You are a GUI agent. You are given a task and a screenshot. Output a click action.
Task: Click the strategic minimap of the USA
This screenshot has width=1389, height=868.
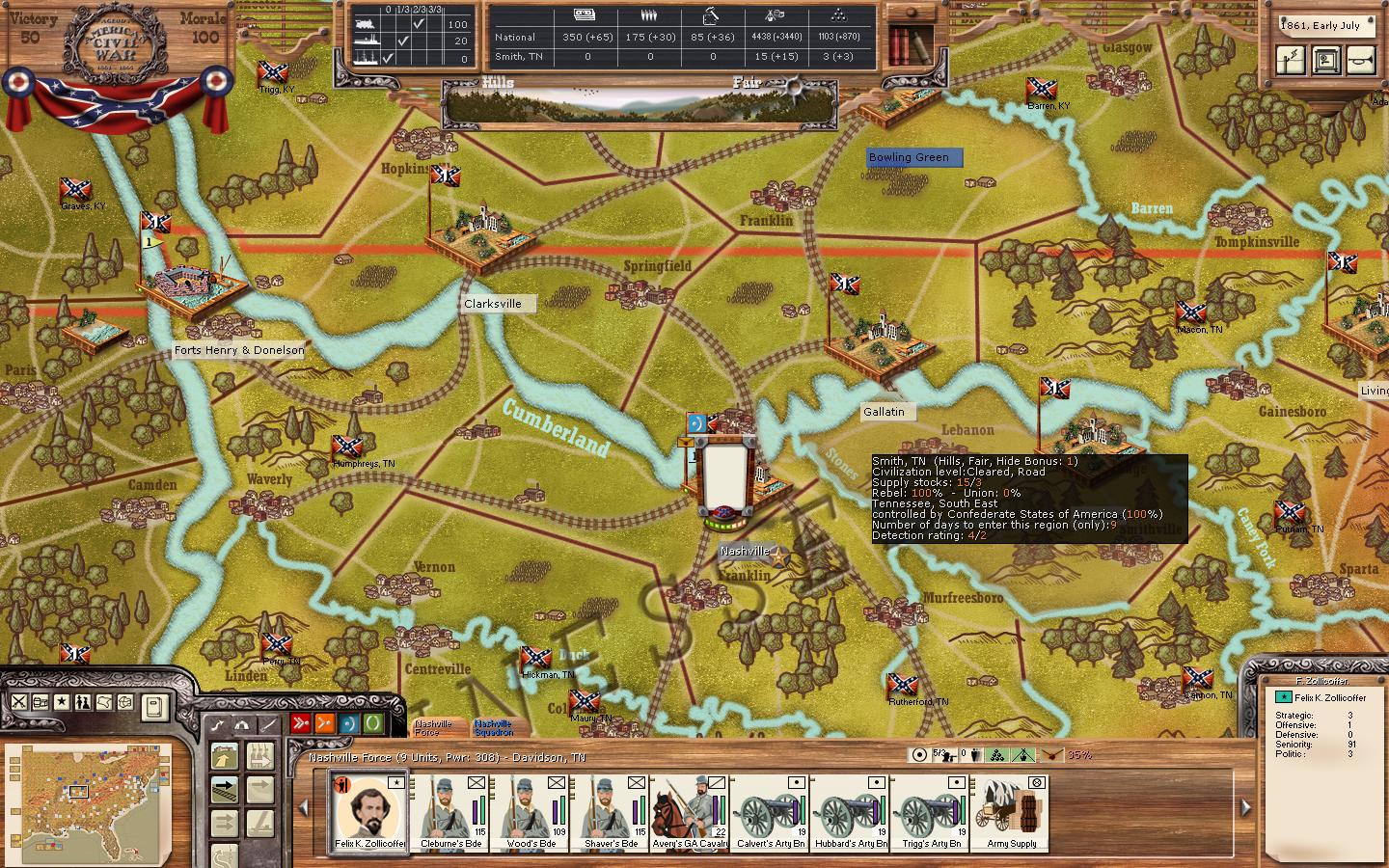tap(88, 799)
